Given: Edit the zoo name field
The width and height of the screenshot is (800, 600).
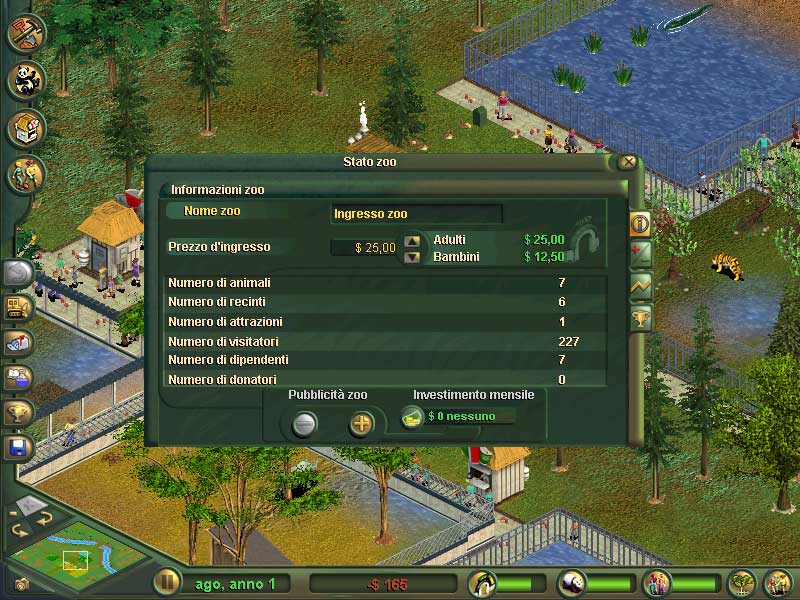Looking at the screenshot, I should [416, 213].
